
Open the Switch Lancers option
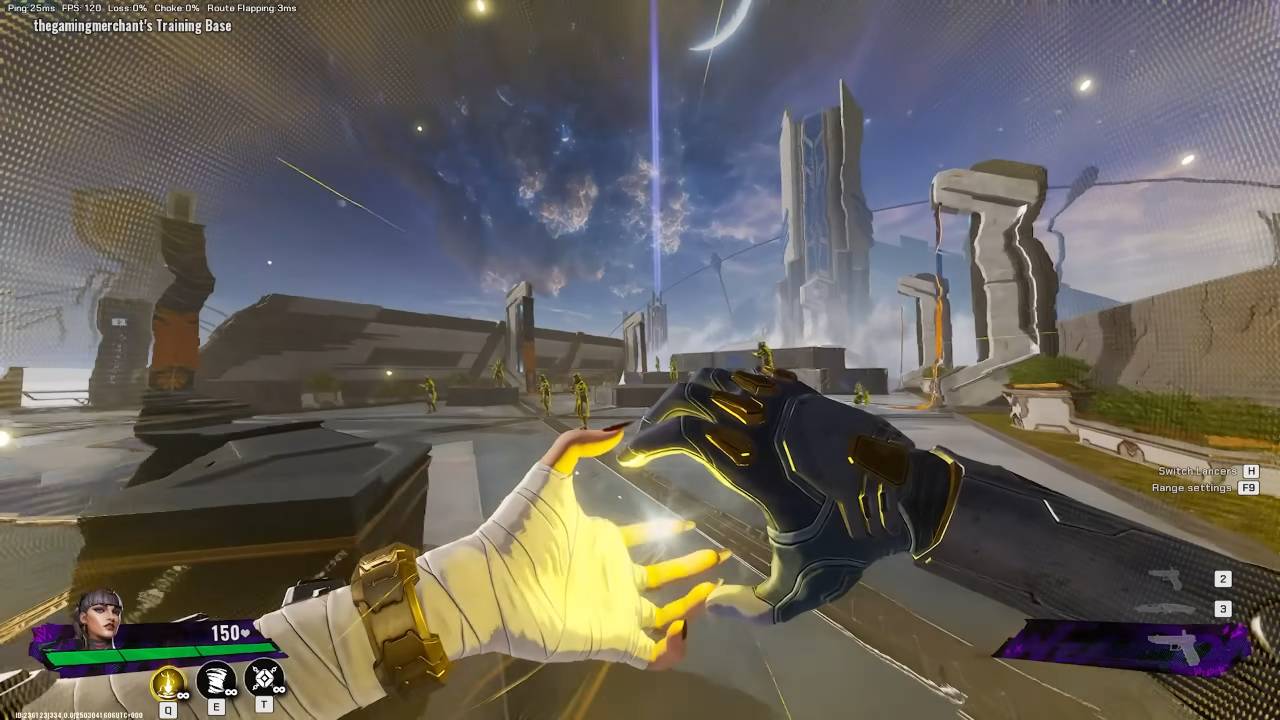(x=1197, y=471)
